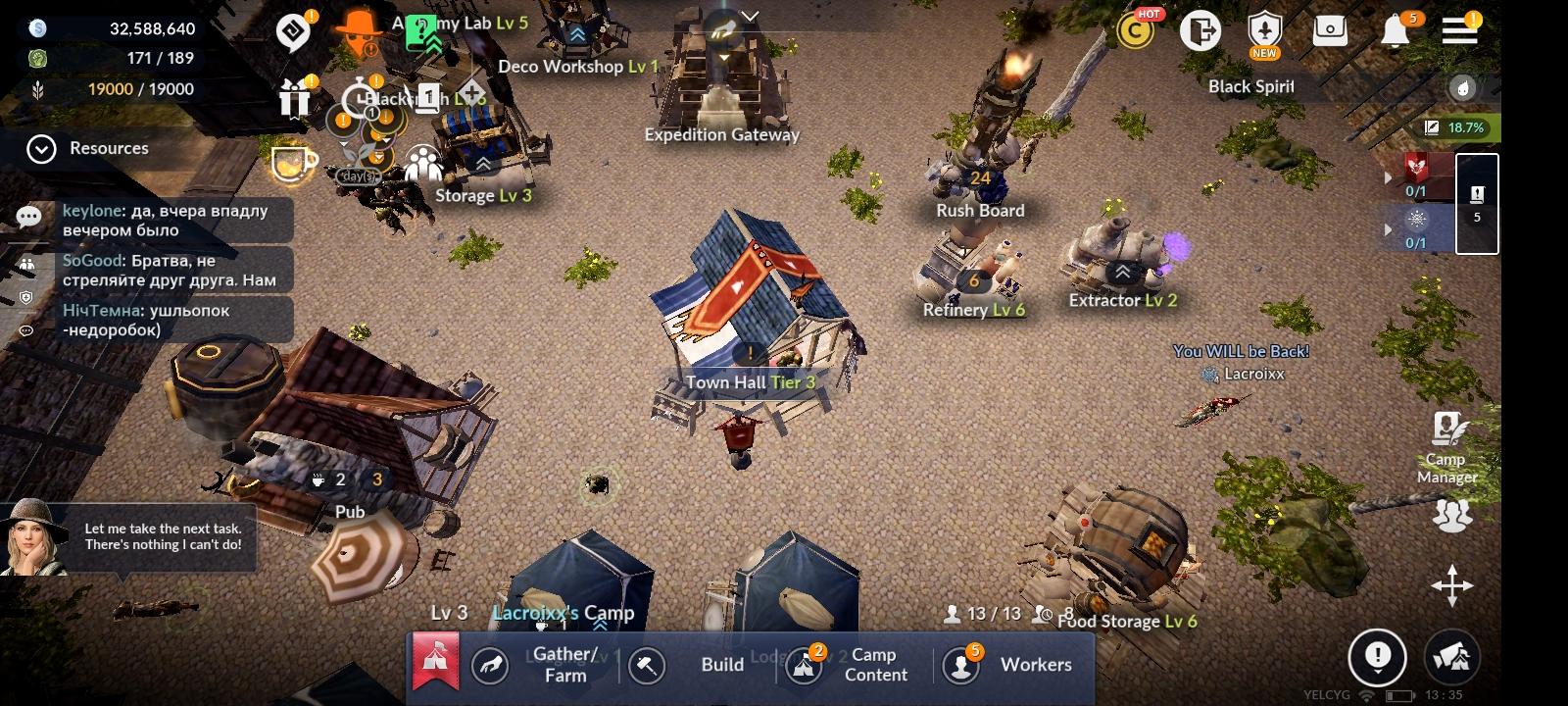Open the stopwatch limited-time event icon

[x=358, y=95]
